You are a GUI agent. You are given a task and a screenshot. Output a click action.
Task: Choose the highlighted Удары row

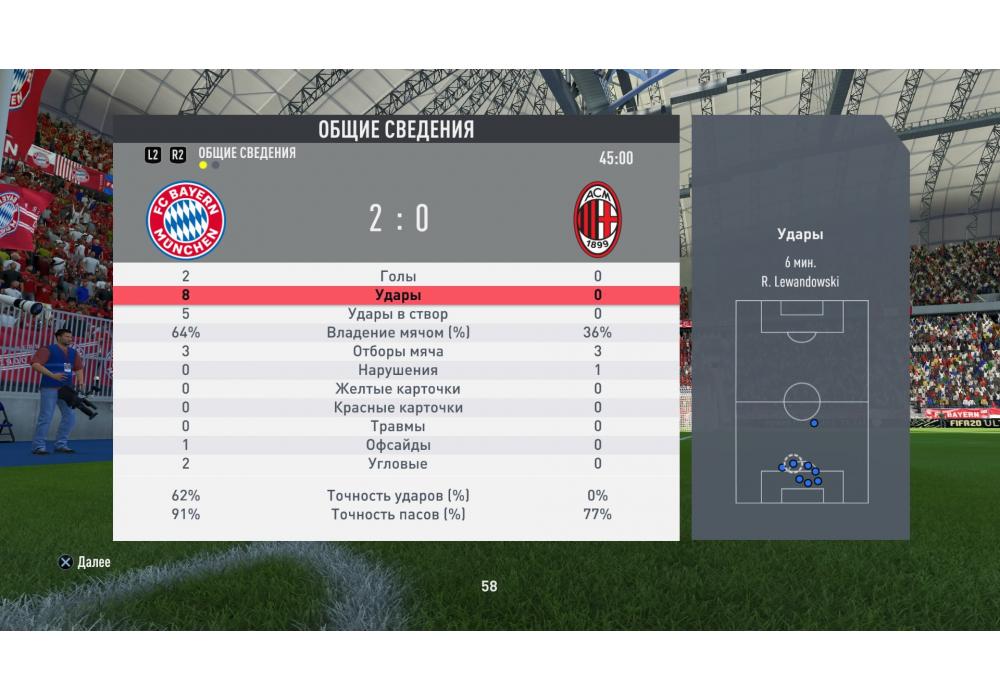(398, 295)
